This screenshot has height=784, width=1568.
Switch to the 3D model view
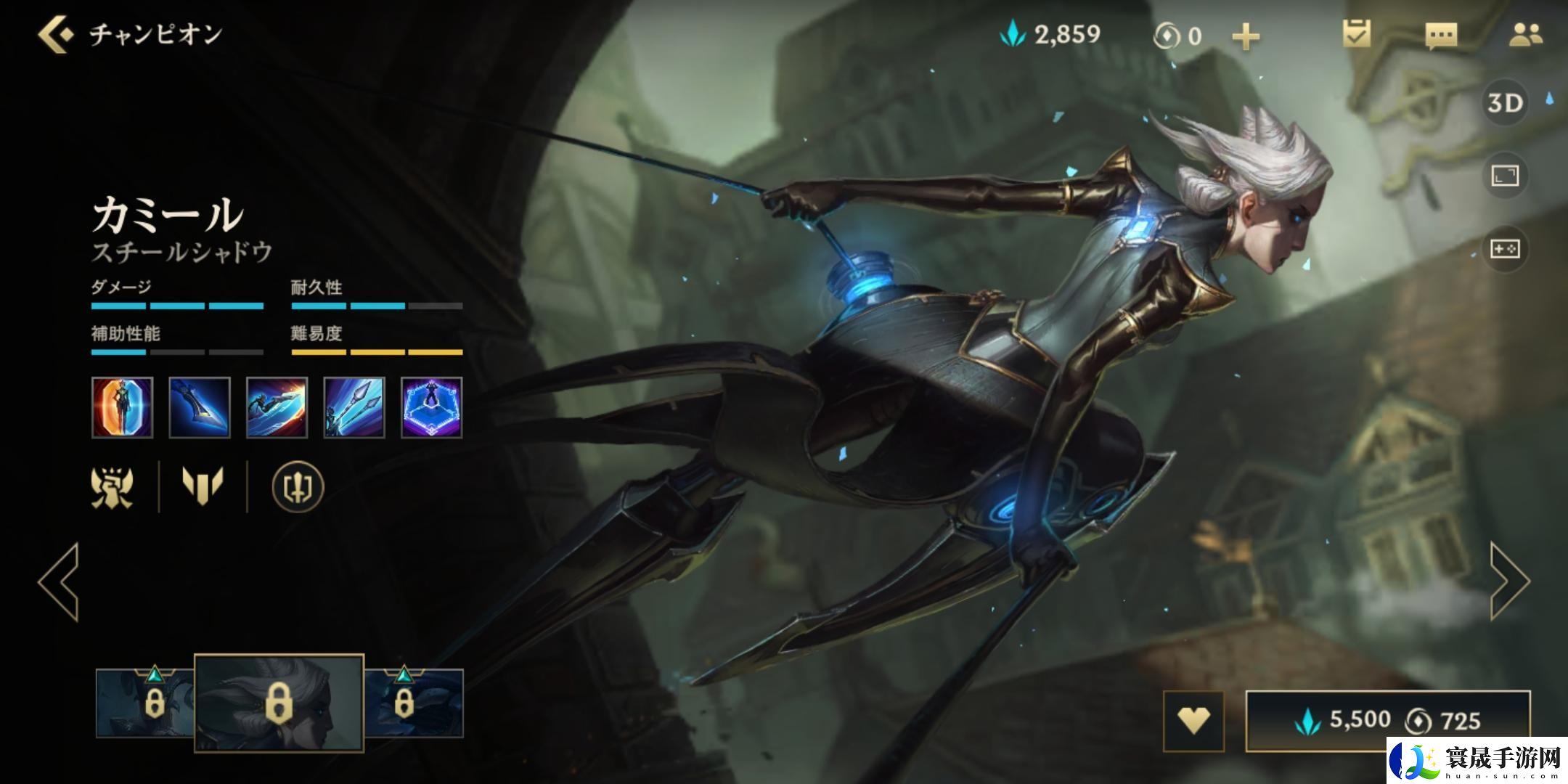[x=1504, y=103]
